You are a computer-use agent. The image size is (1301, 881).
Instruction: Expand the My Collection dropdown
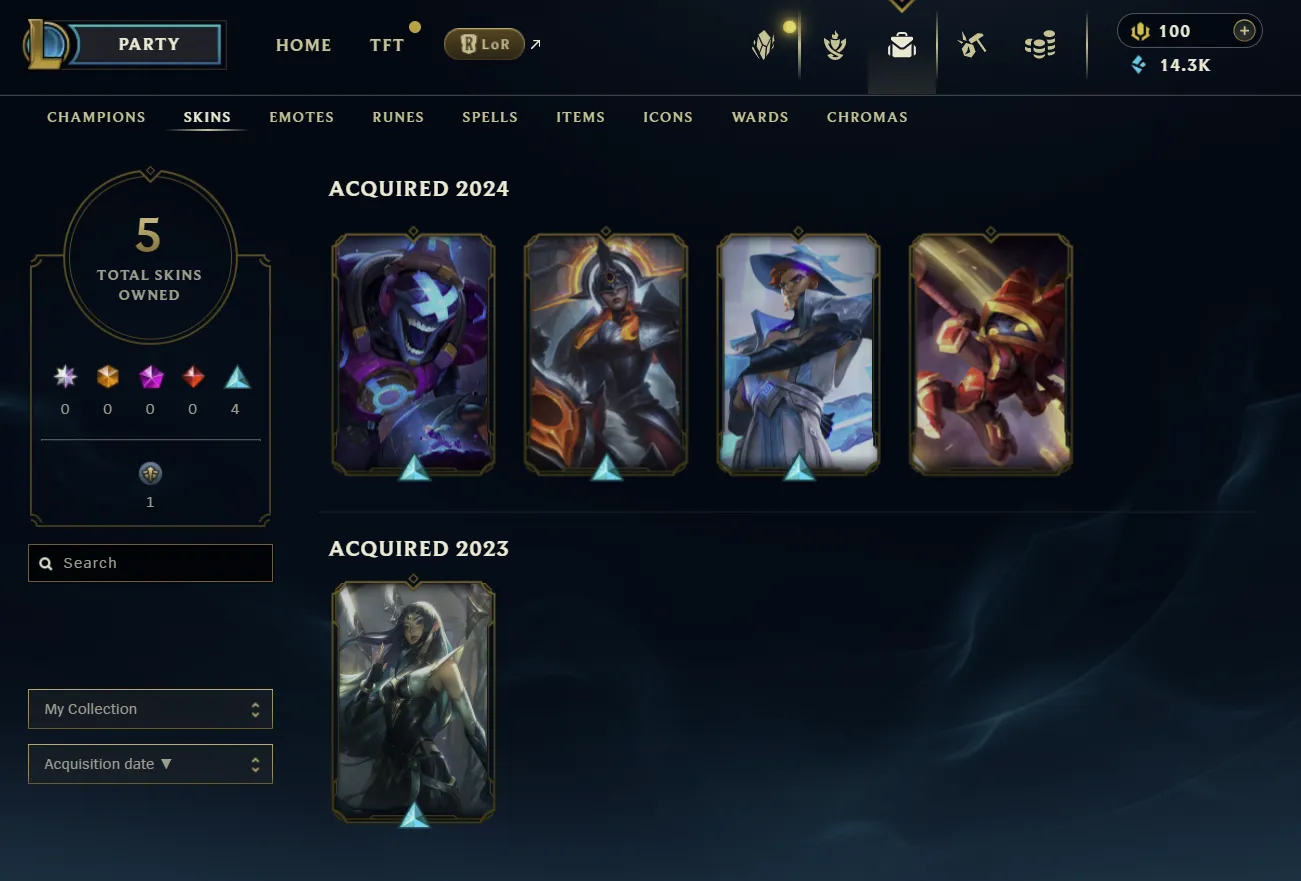coord(150,709)
